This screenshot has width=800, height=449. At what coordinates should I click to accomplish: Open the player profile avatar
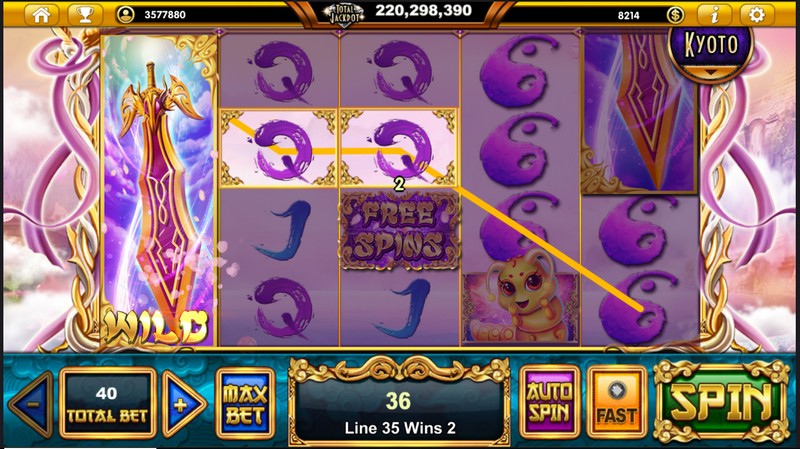[125, 15]
